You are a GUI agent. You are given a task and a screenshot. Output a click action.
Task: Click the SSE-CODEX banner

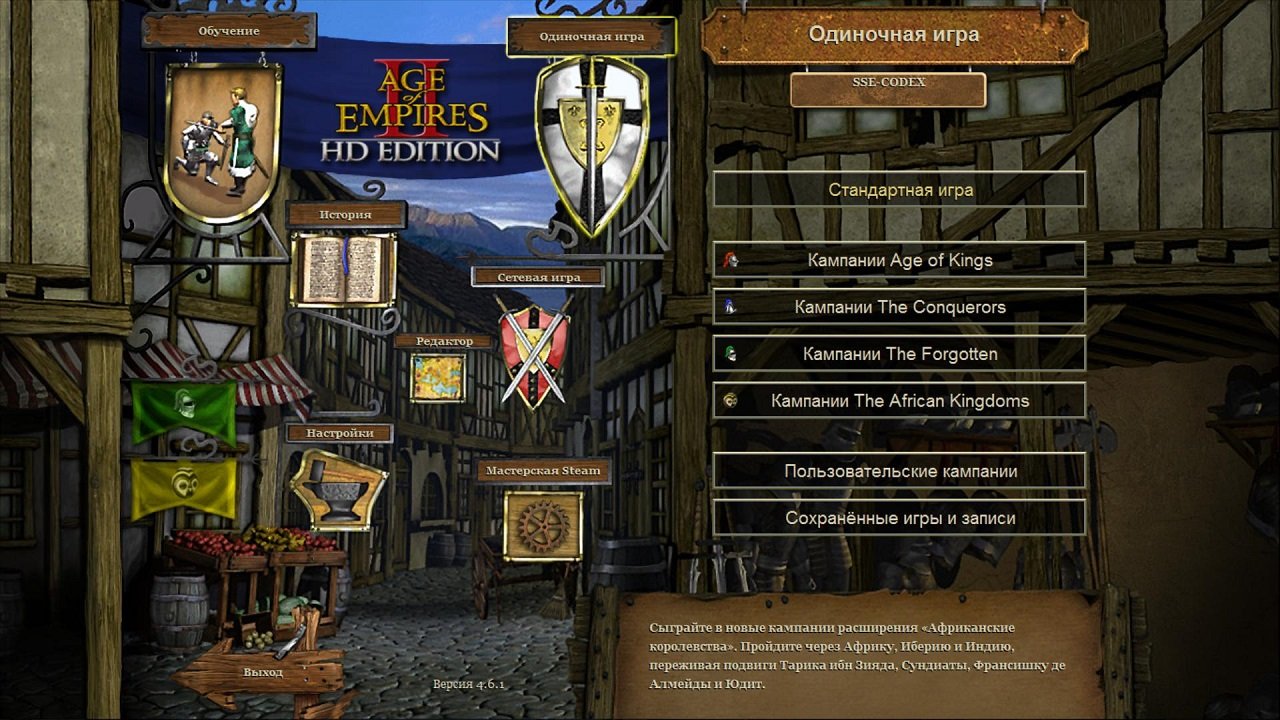887,90
